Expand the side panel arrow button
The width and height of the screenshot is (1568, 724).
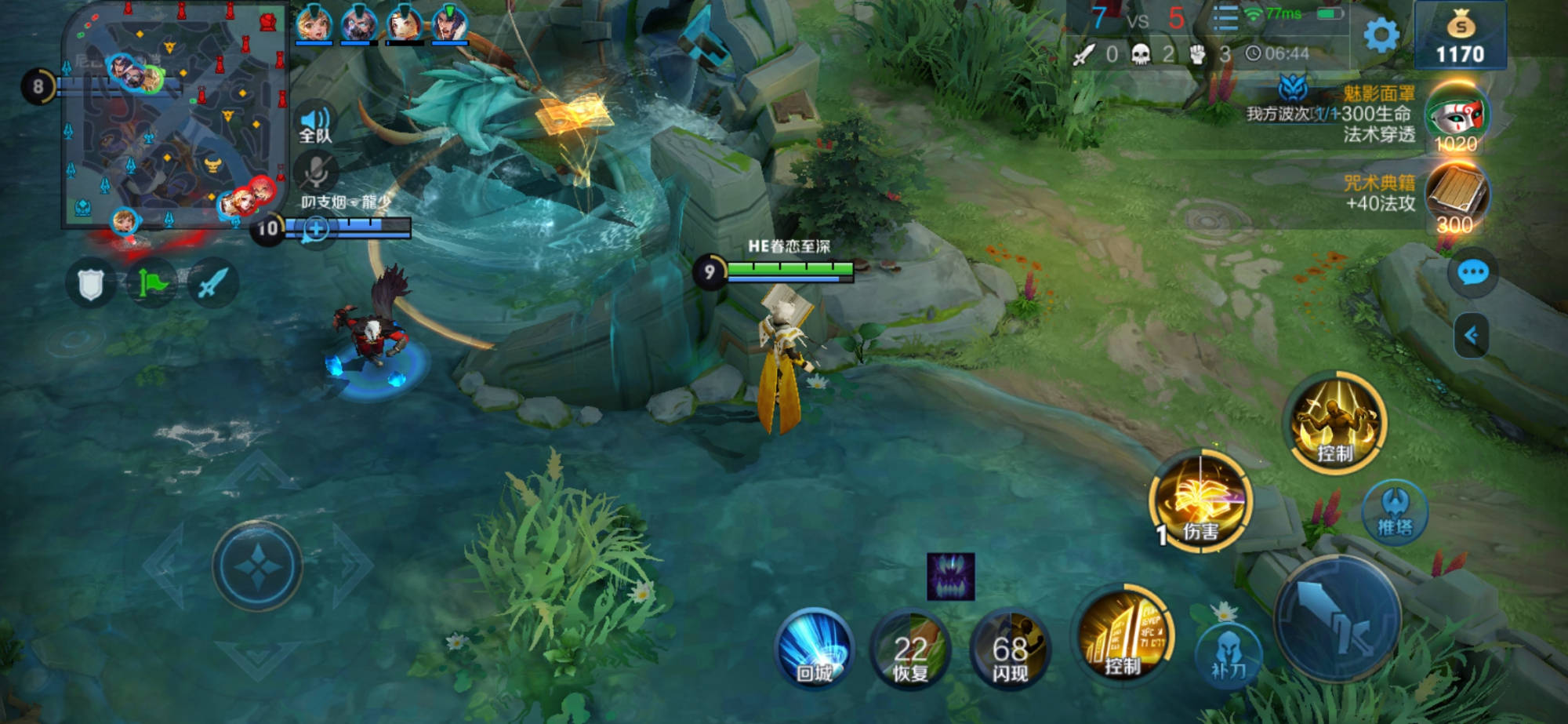1472,336
